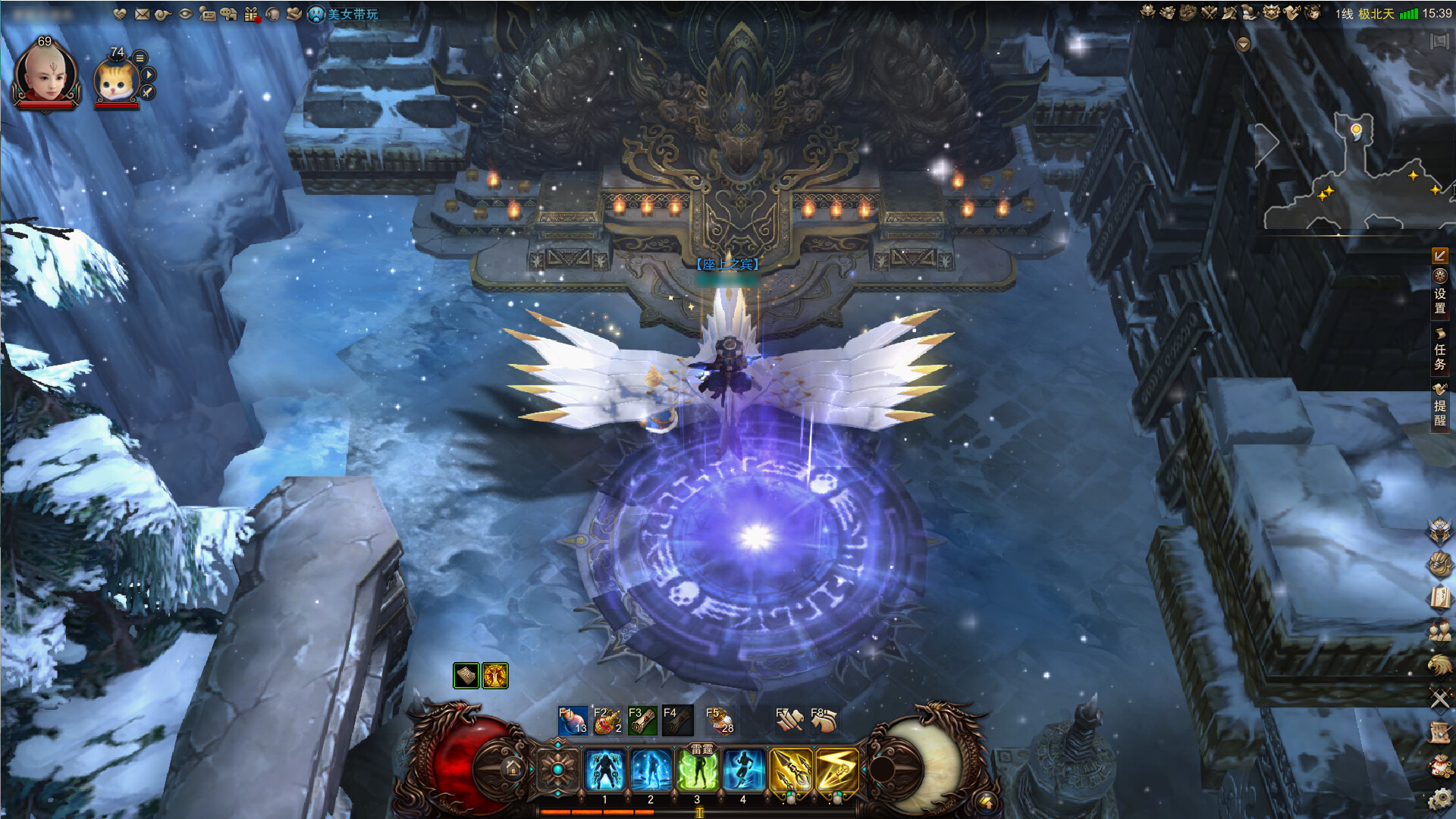Activate the 雷霆 green aura skill
This screenshot has height=819, width=1456.
pos(697,769)
